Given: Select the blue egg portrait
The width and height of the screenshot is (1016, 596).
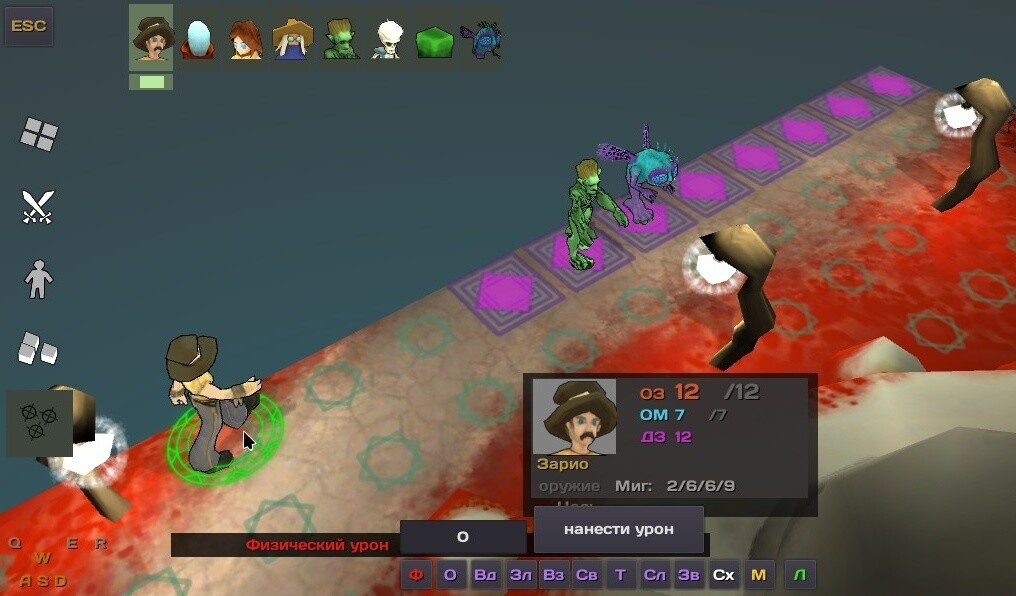Looking at the screenshot, I should (198, 38).
